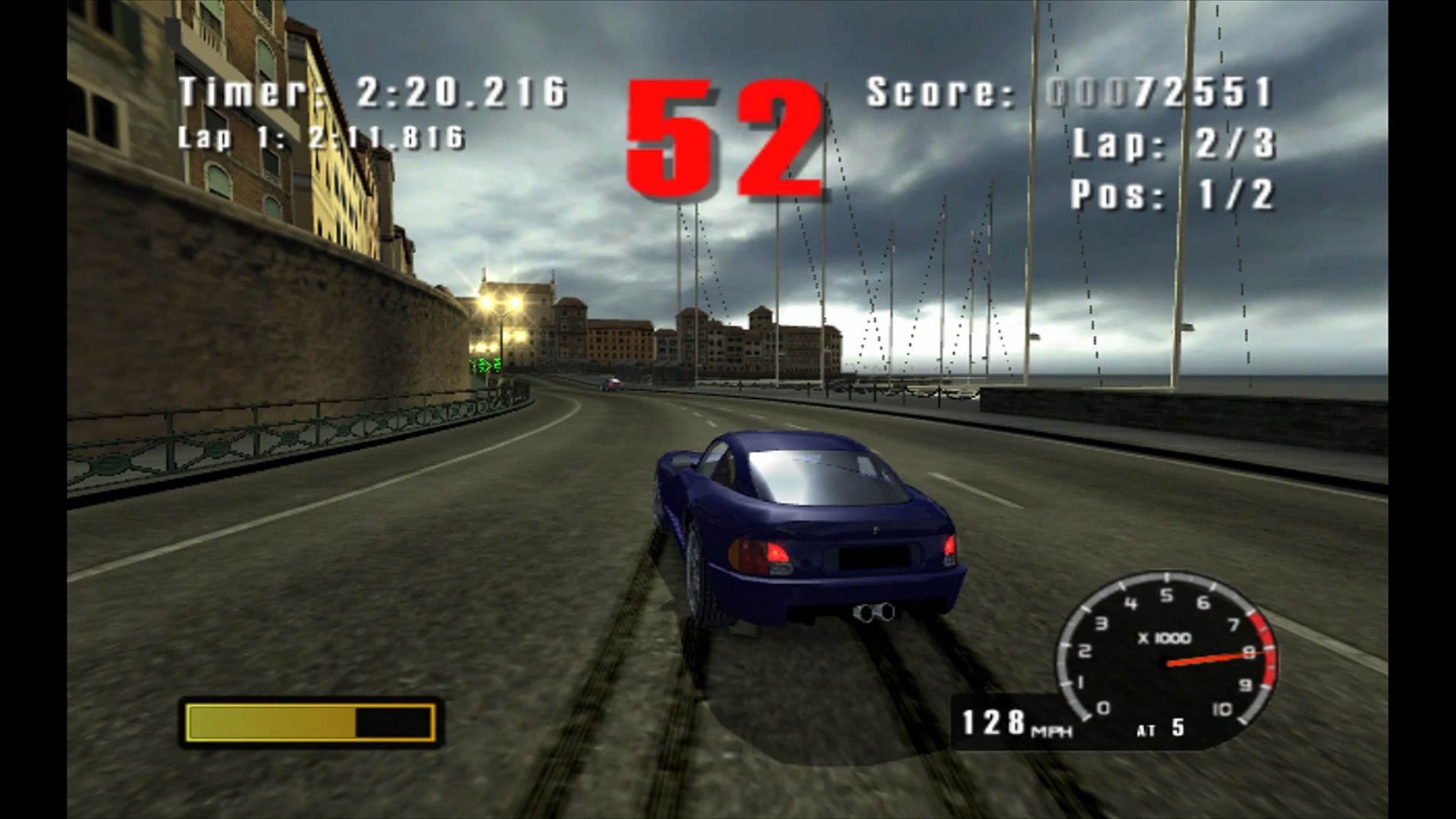1456x819 pixels.
Task: Click the Score 00072551 counter
Action: (1069, 91)
